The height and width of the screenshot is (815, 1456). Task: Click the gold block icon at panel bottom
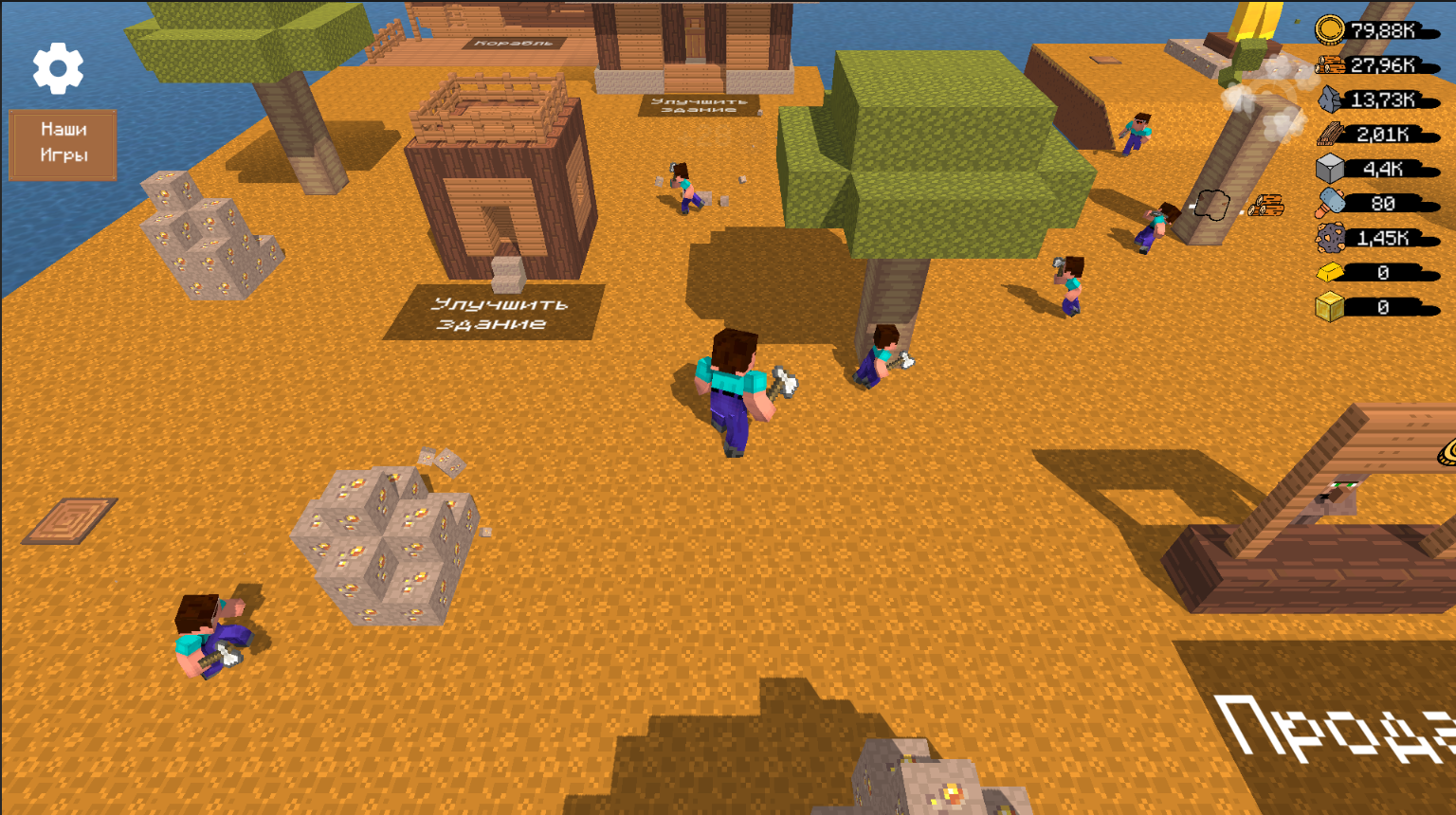point(1332,307)
